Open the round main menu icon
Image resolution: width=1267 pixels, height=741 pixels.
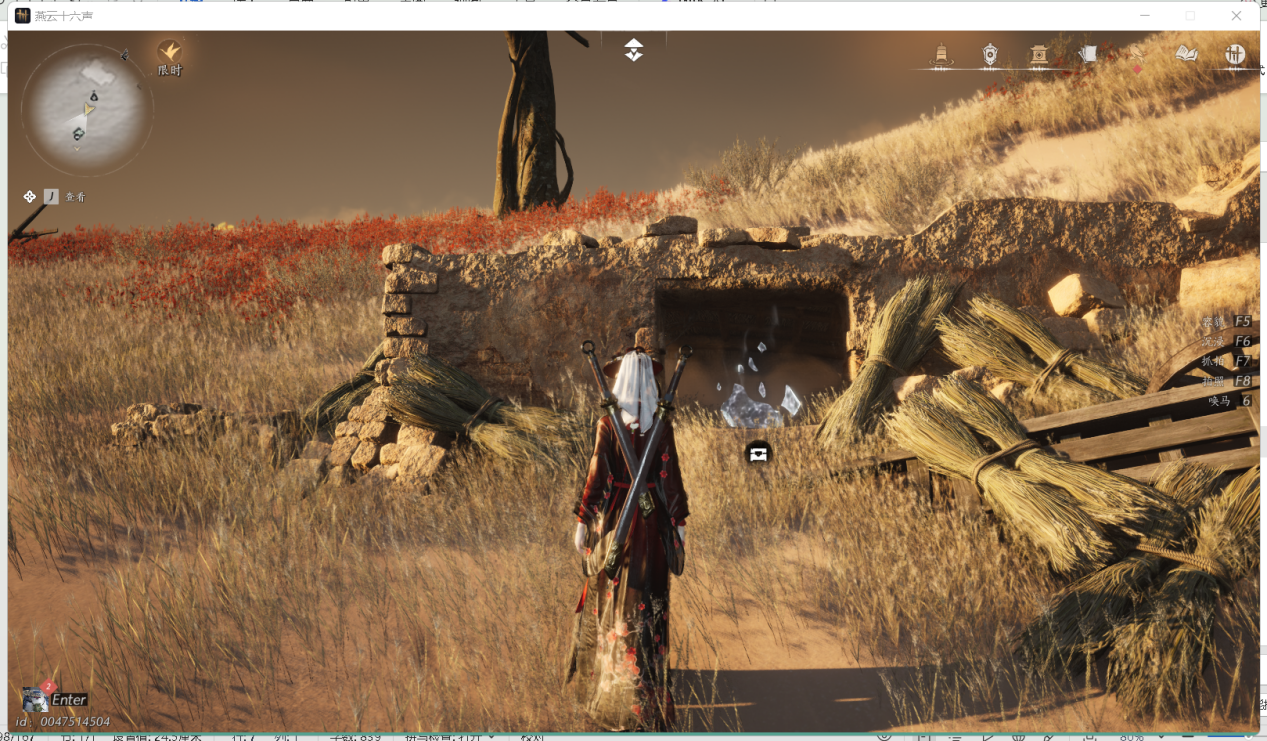click(x=1236, y=55)
